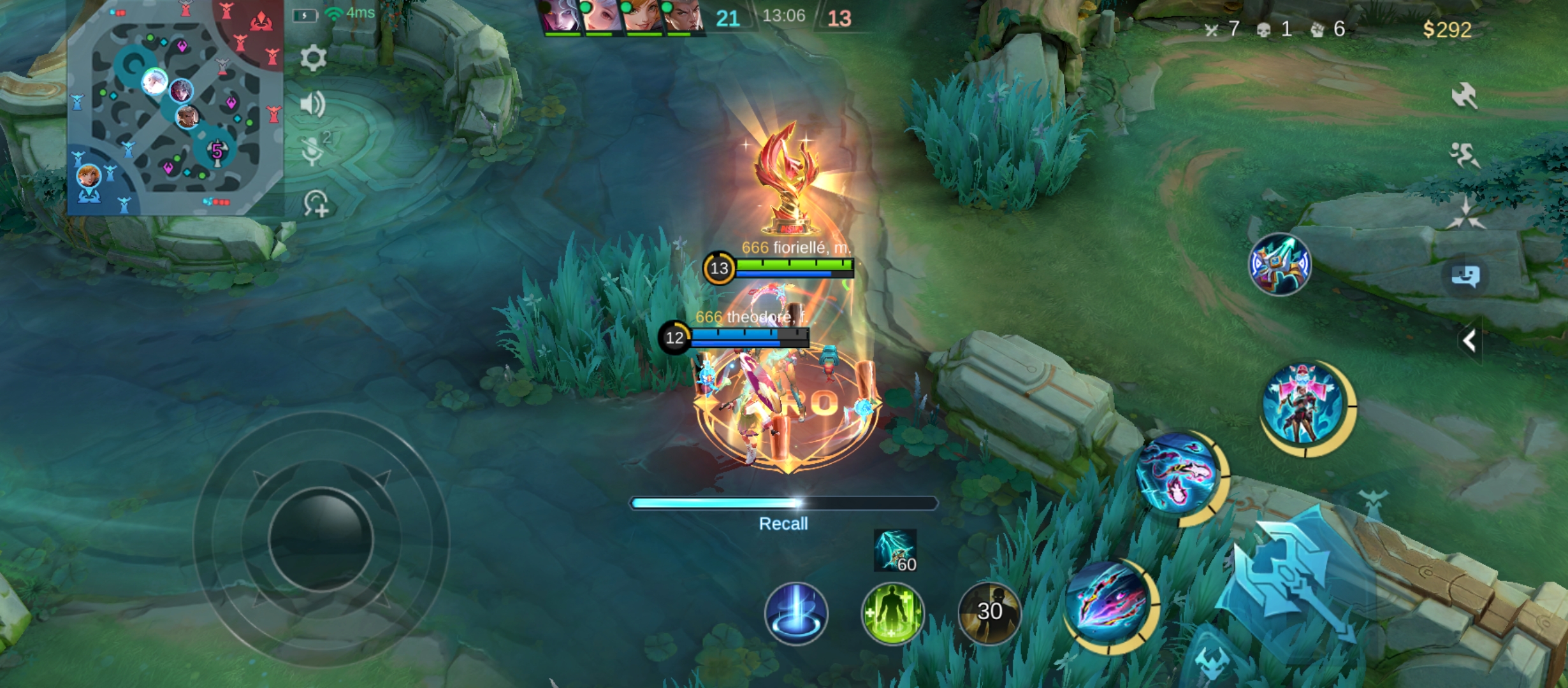The height and width of the screenshot is (688, 1568).
Task: Open the minimap
Action: [x=175, y=107]
